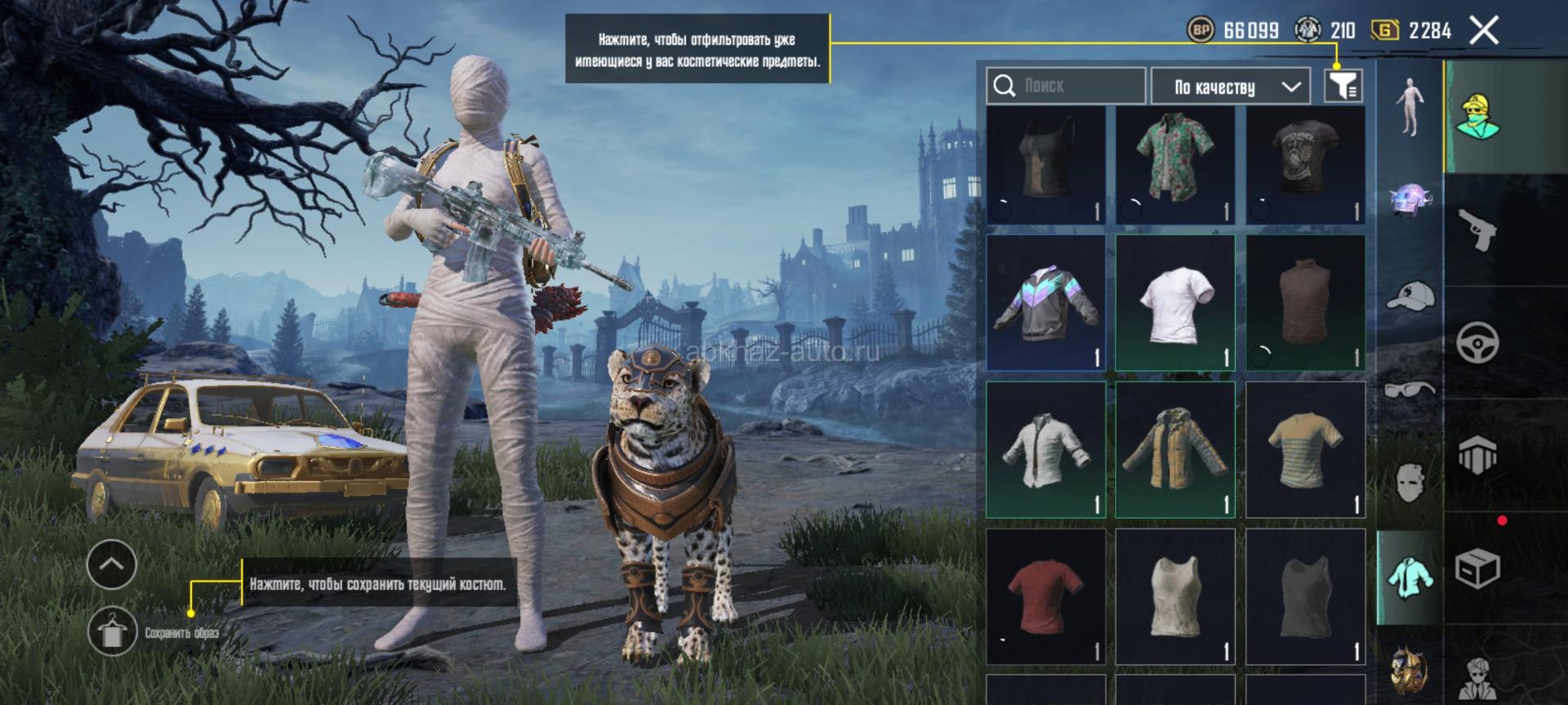1568x705 pixels.
Task: Open the steering wheel vehicles tab
Action: (1477, 342)
